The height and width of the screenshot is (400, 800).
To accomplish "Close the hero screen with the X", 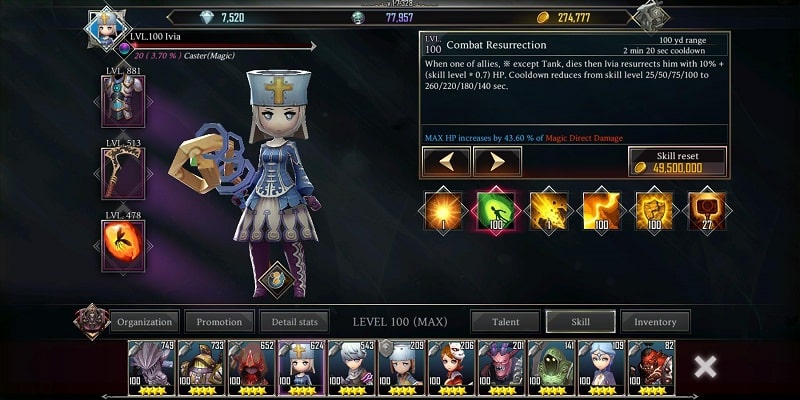I will (x=705, y=366).
